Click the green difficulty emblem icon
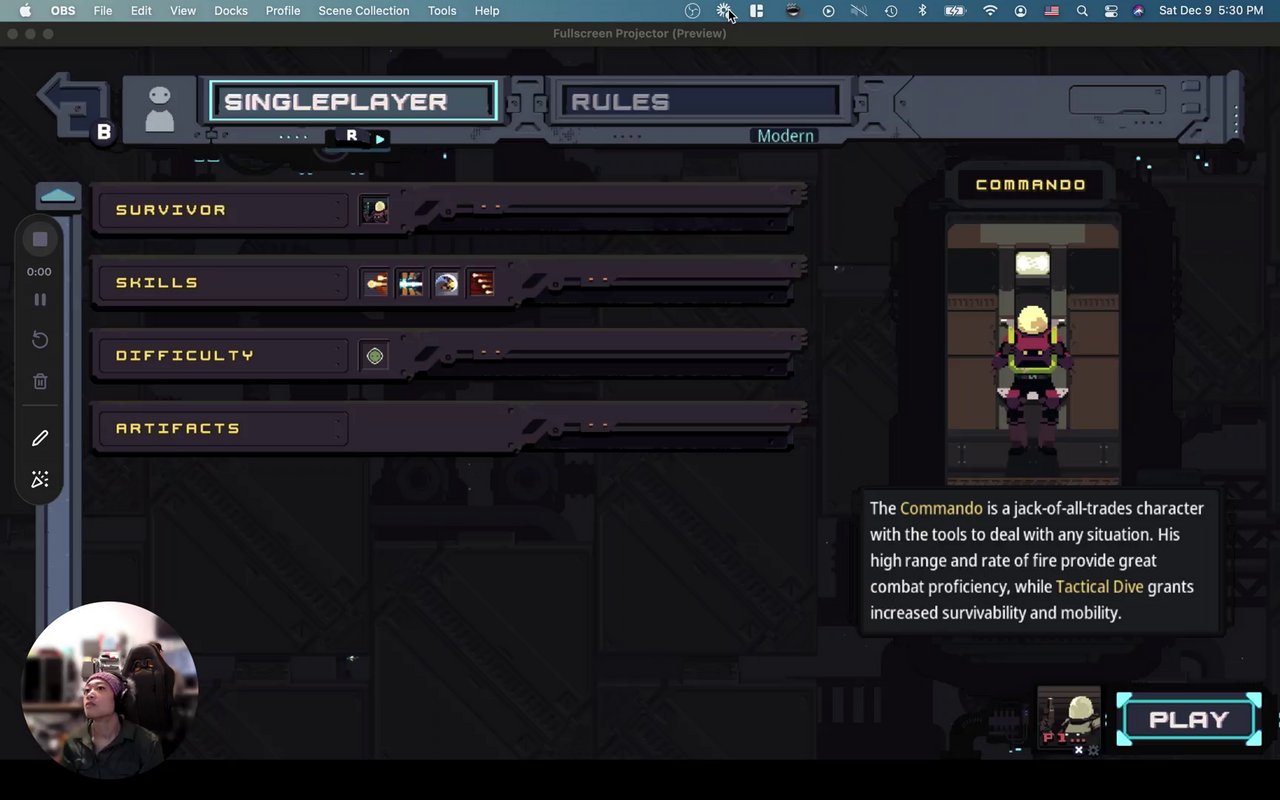 (374, 356)
